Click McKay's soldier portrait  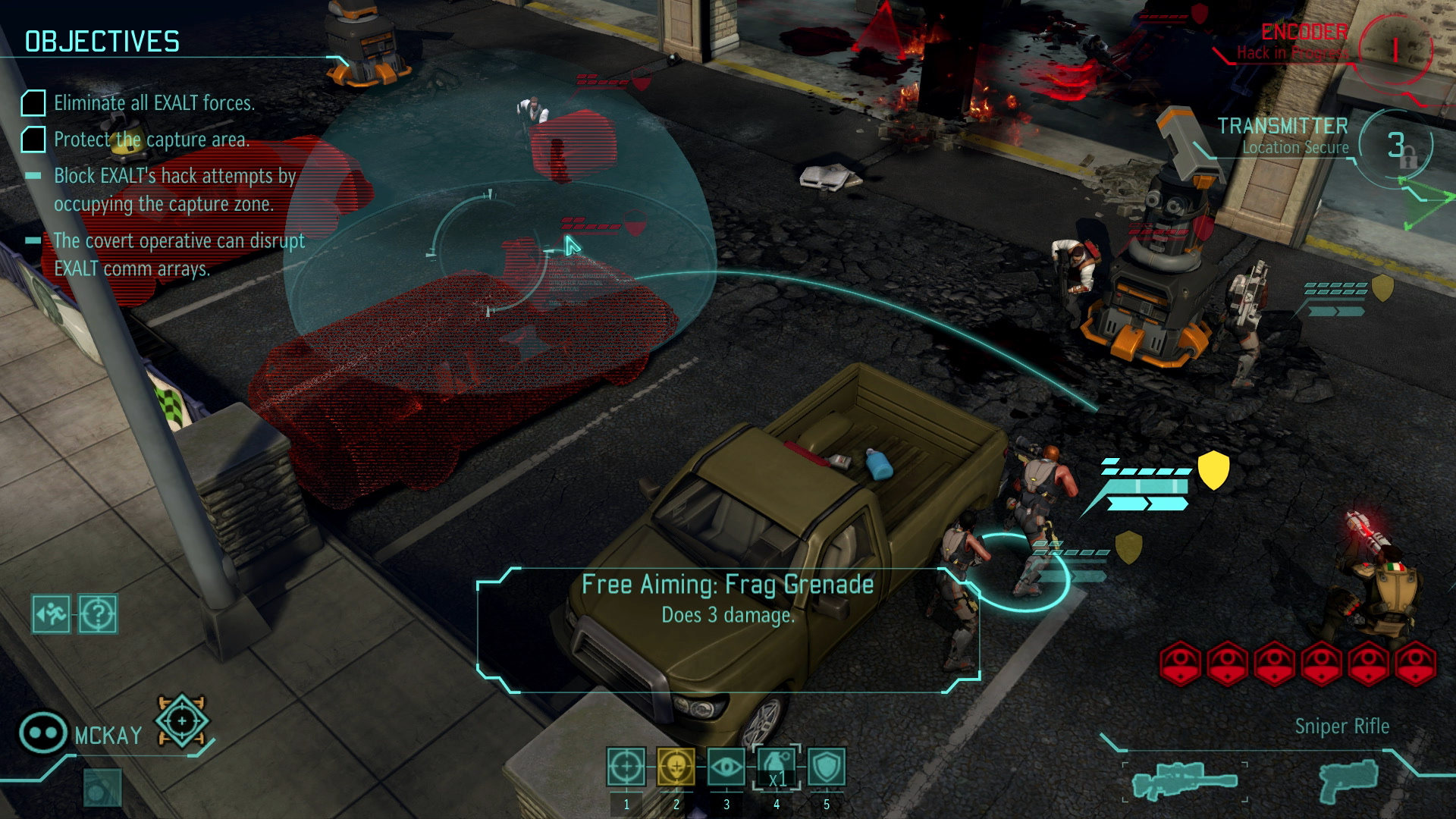(x=43, y=730)
